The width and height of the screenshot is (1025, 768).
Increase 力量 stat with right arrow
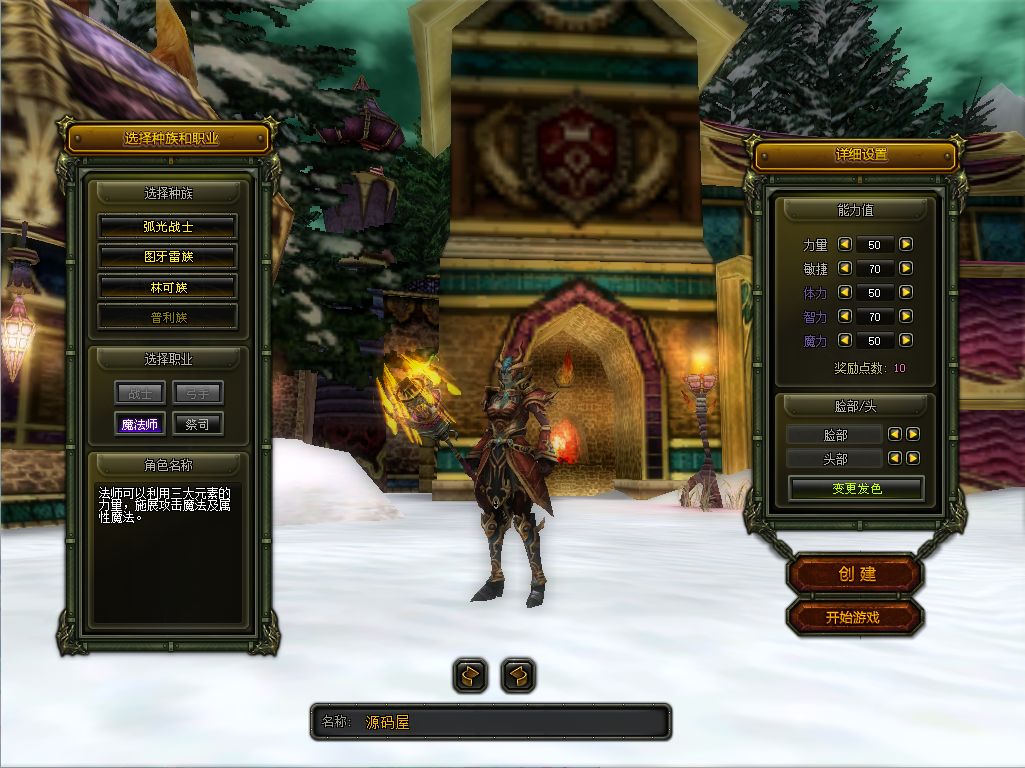[x=906, y=244]
